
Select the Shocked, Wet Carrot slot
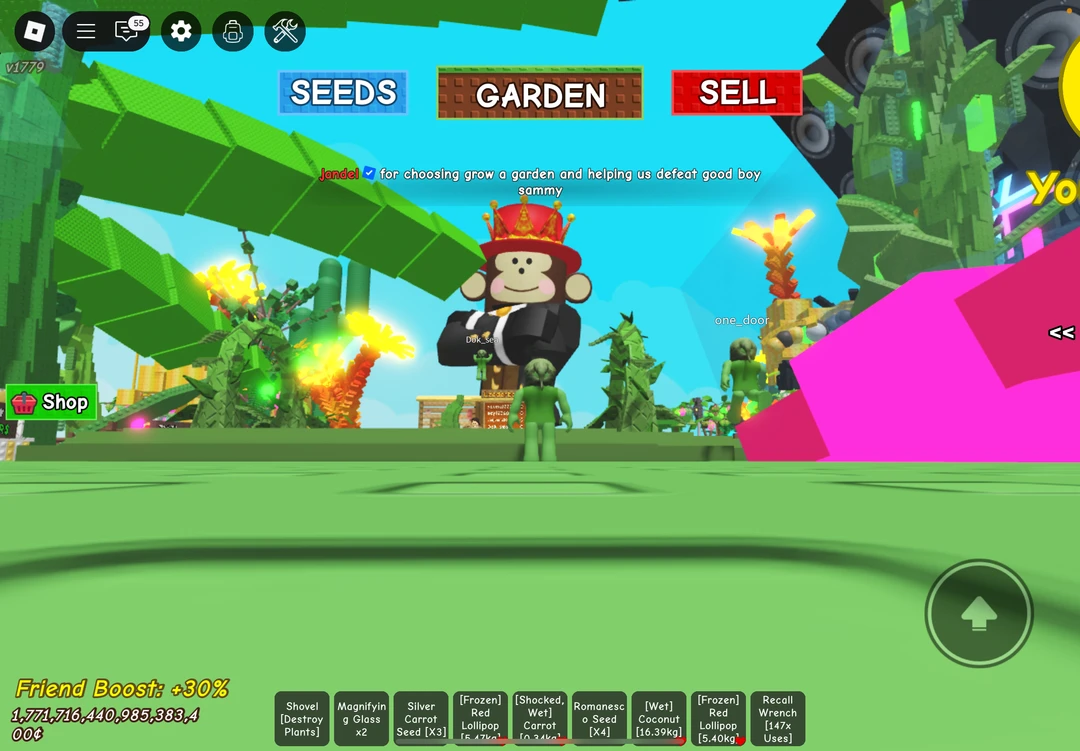pyautogui.click(x=540, y=718)
